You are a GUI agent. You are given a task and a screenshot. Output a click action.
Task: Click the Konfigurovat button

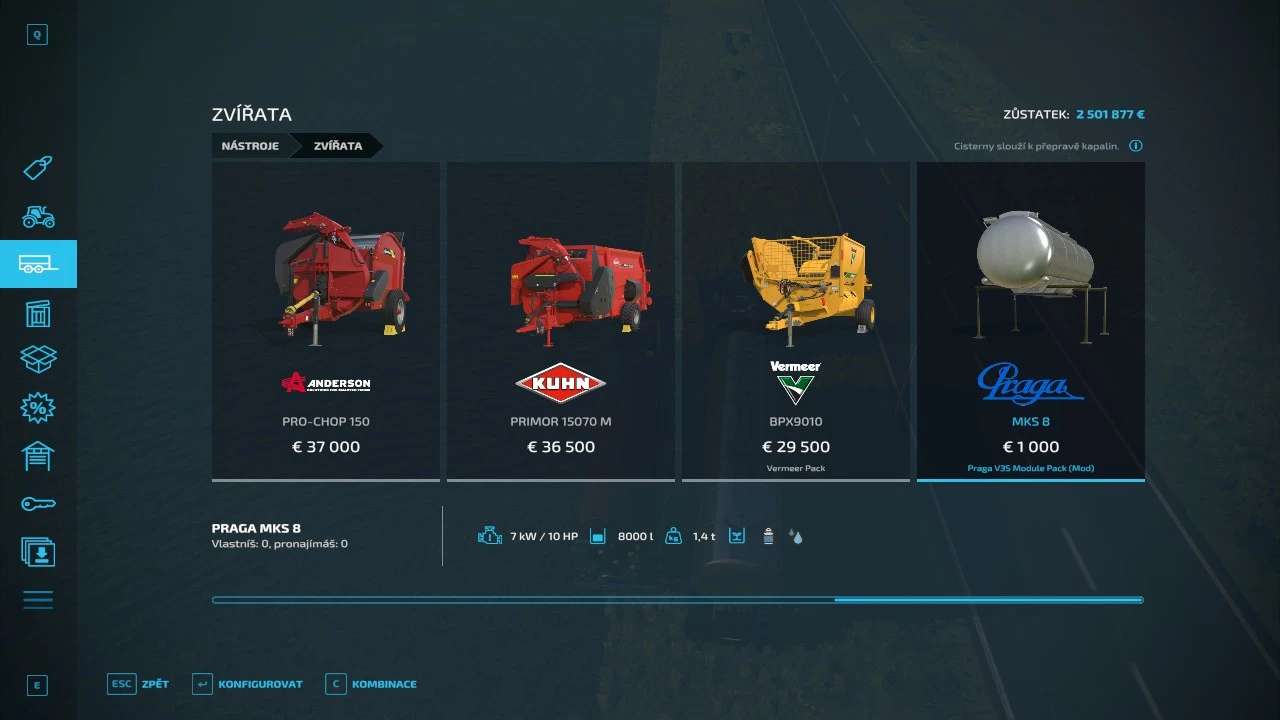click(x=247, y=684)
